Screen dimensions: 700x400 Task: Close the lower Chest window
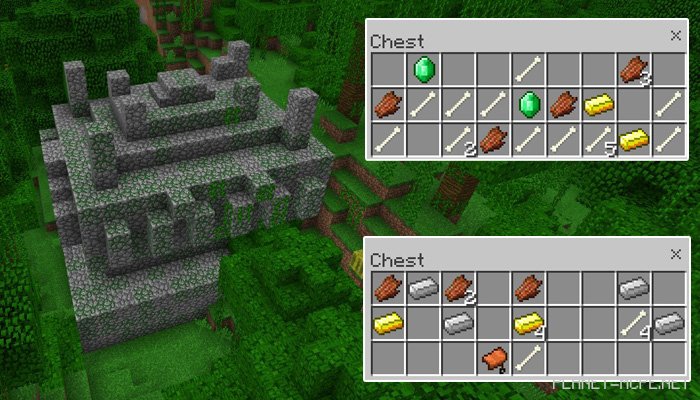675,254
